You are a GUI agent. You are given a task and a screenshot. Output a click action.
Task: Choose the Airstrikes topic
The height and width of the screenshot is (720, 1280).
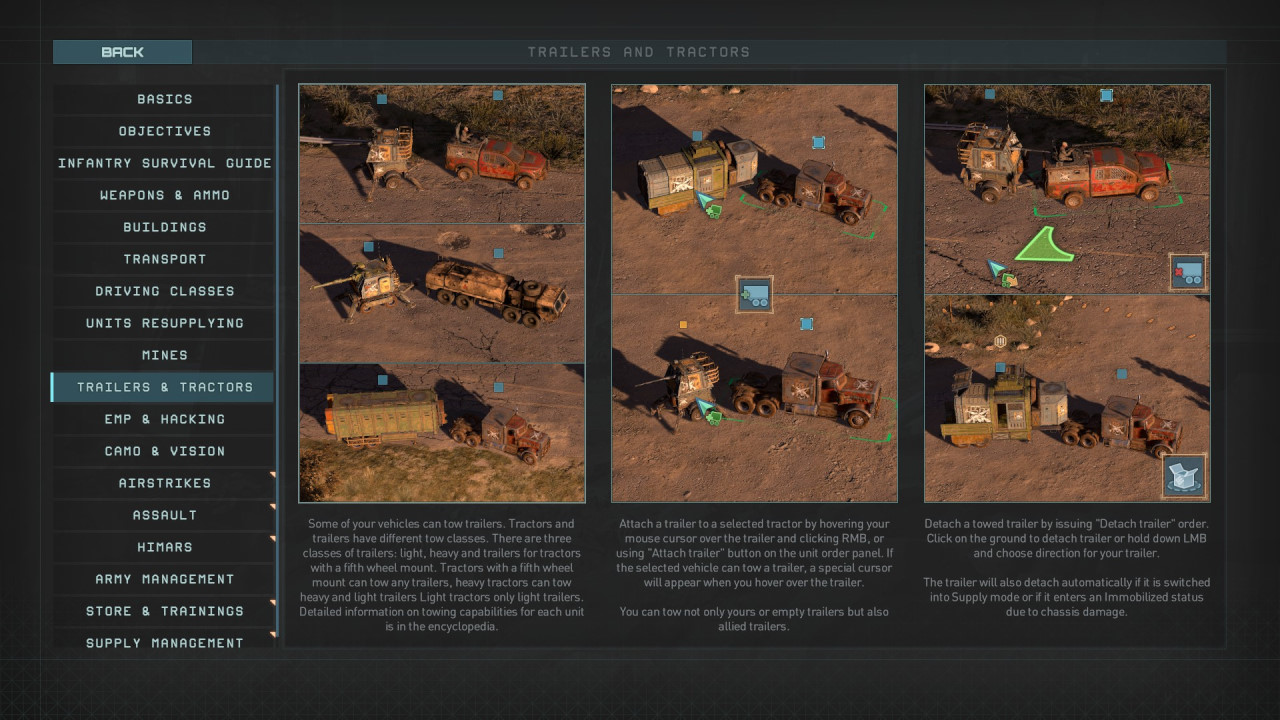(164, 483)
